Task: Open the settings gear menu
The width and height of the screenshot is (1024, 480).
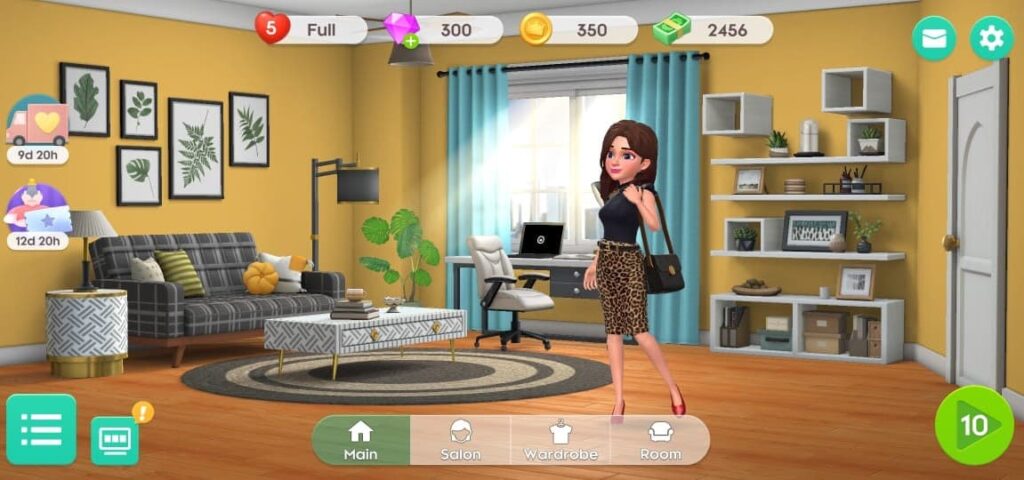Action: [991, 39]
